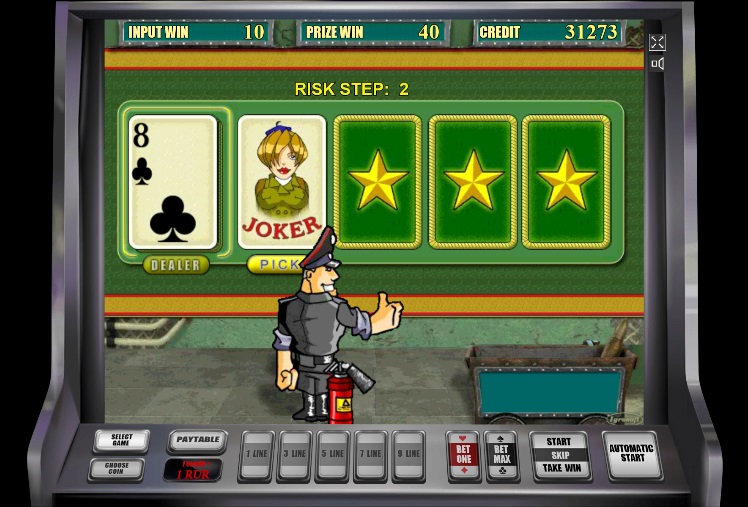Screen dimensions: 748x507
Task: Click the Choose Coin button
Action: tap(116, 468)
